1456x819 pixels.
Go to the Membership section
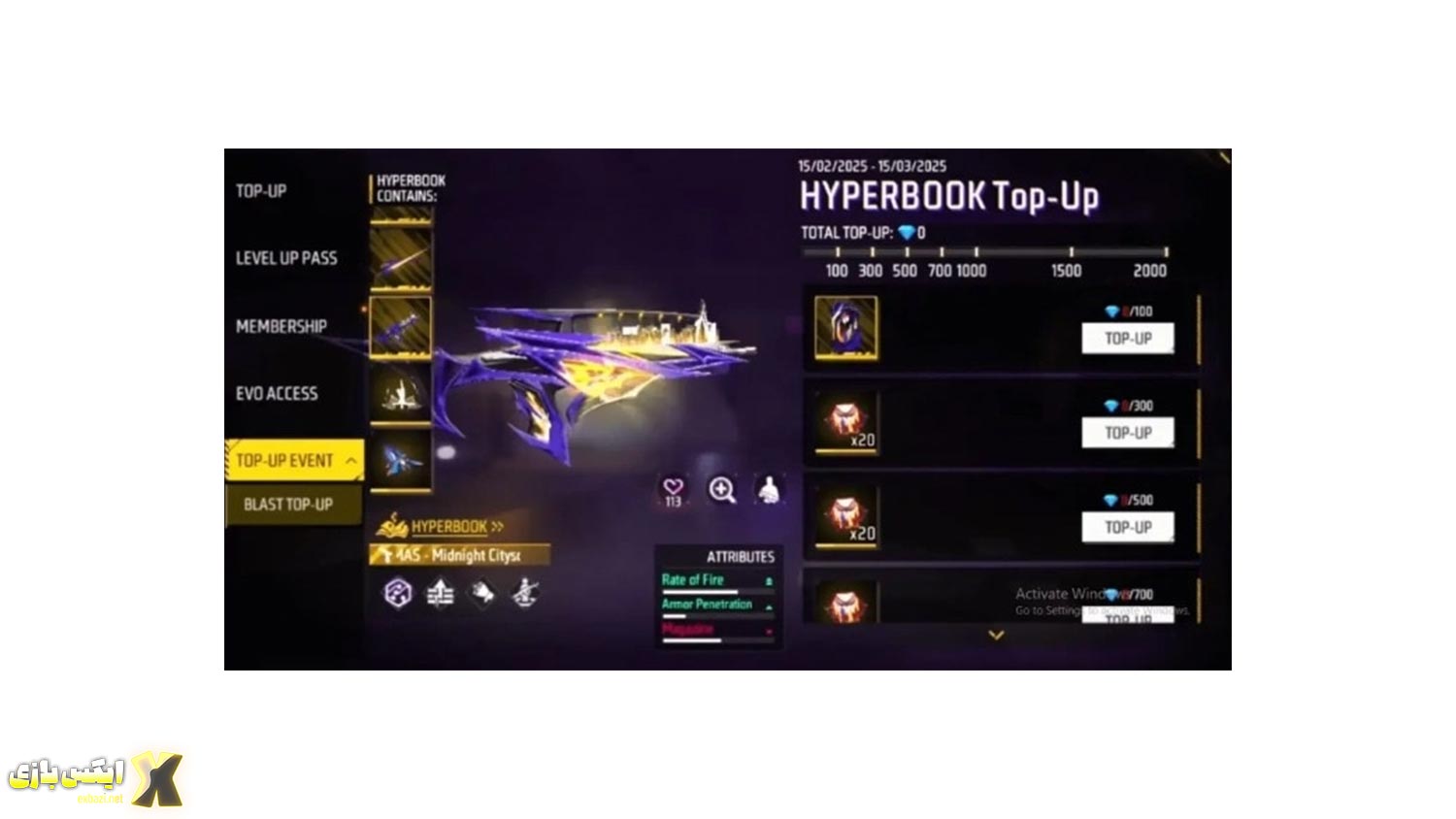[281, 326]
